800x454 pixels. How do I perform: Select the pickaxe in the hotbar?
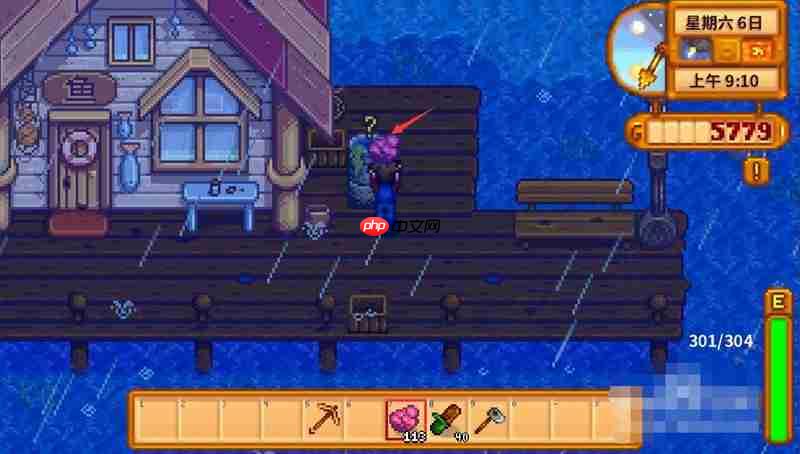click(x=324, y=419)
